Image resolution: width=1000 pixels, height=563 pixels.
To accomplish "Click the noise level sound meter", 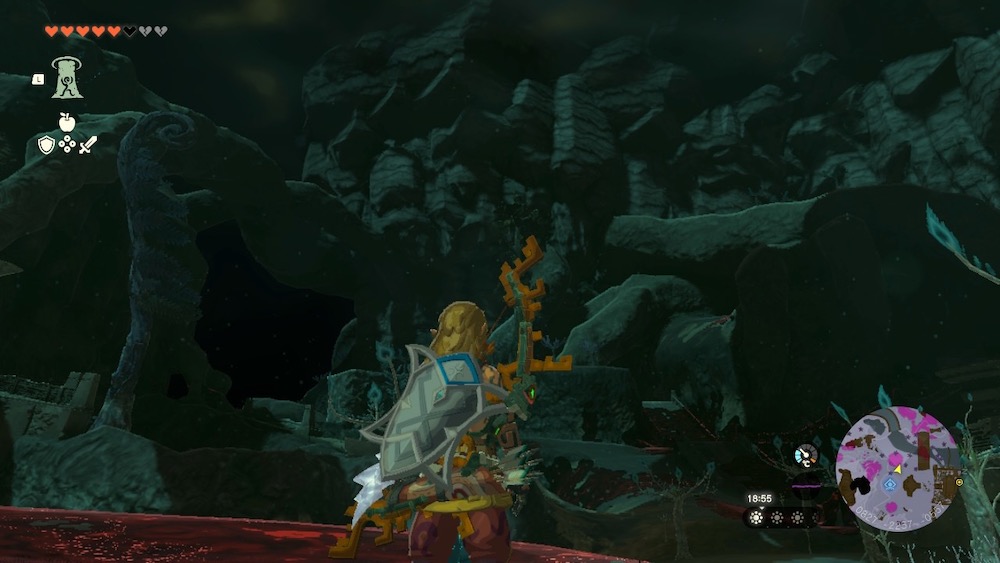I will pyautogui.click(x=806, y=487).
